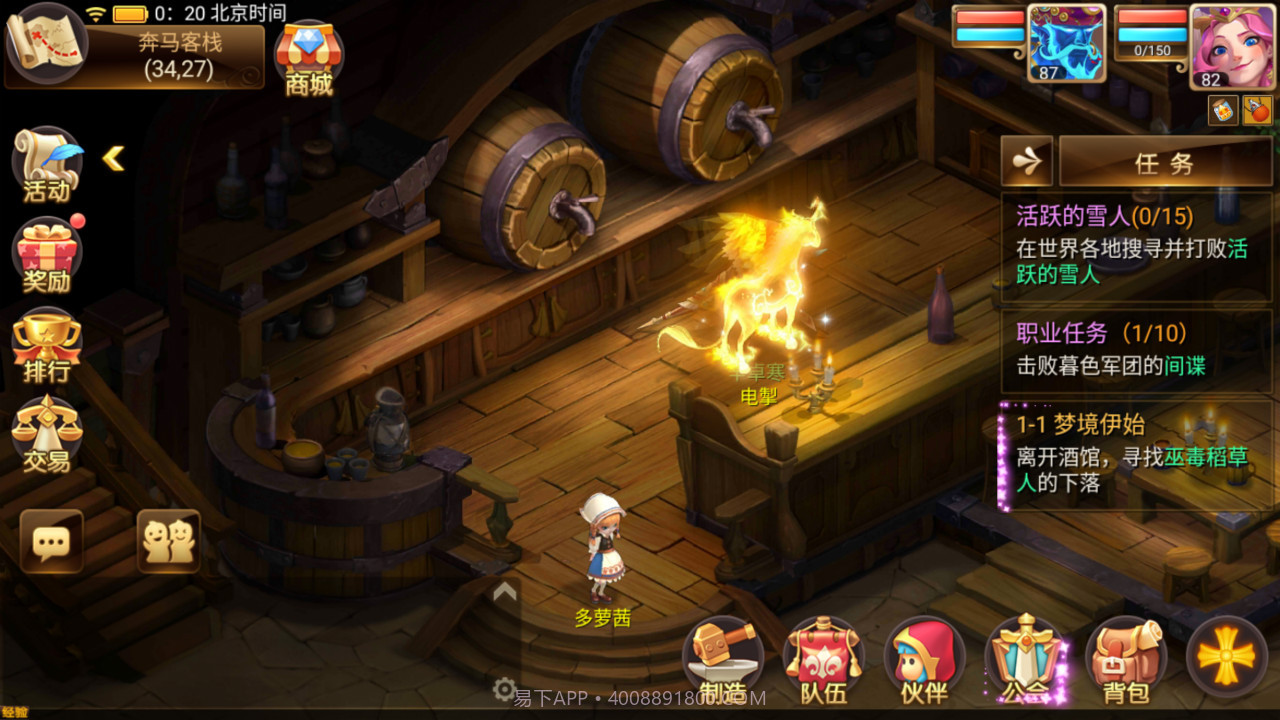Image resolution: width=1280 pixels, height=720 pixels.
Task: Open the 商城 shop
Action: pyautogui.click(x=311, y=55)
